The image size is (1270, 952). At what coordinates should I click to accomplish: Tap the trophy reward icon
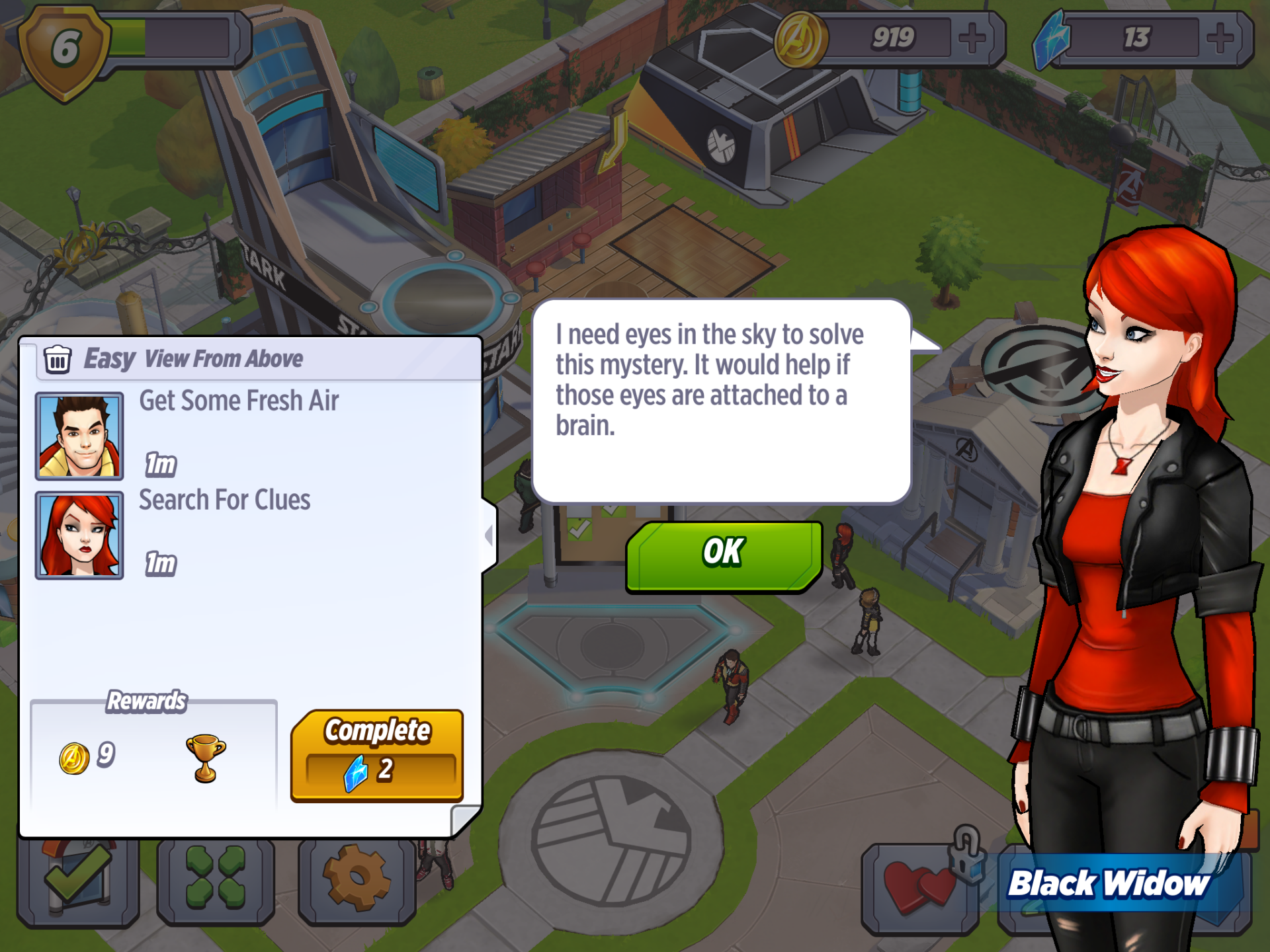206,758
